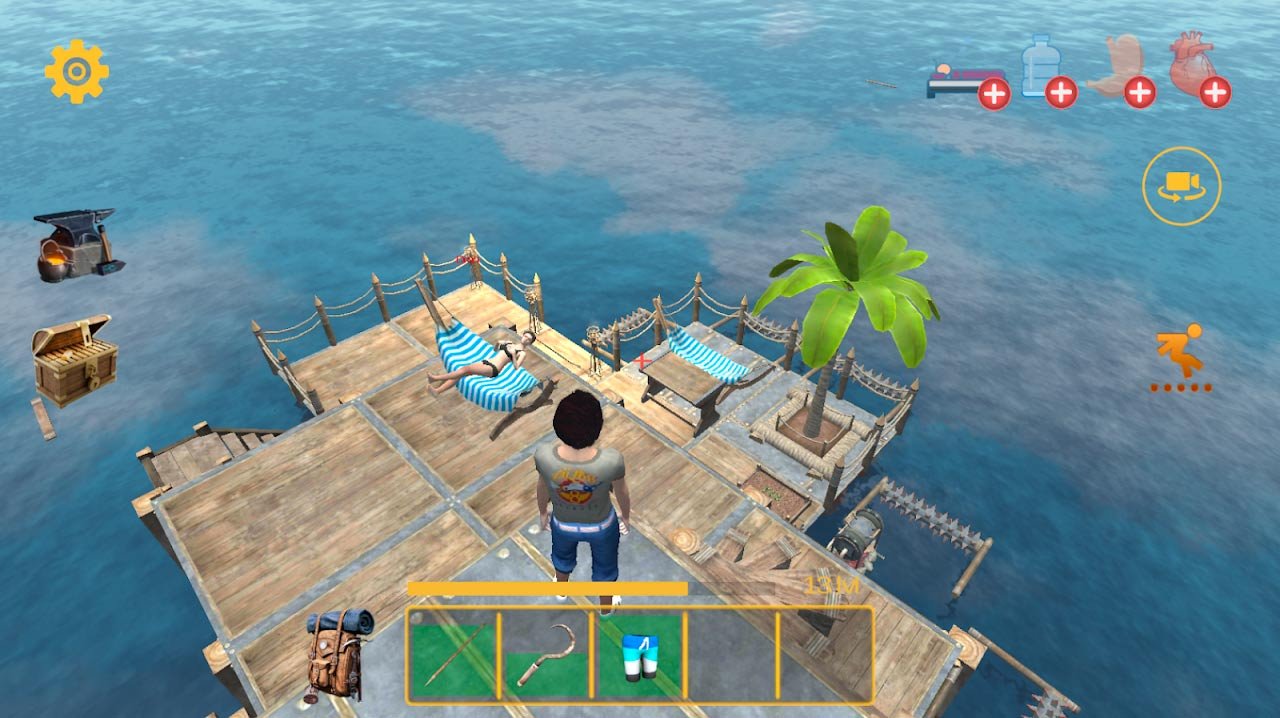Screen dimensions: 1280x718
Task: Open the treasure chest storage
Action: click(74, 360)
